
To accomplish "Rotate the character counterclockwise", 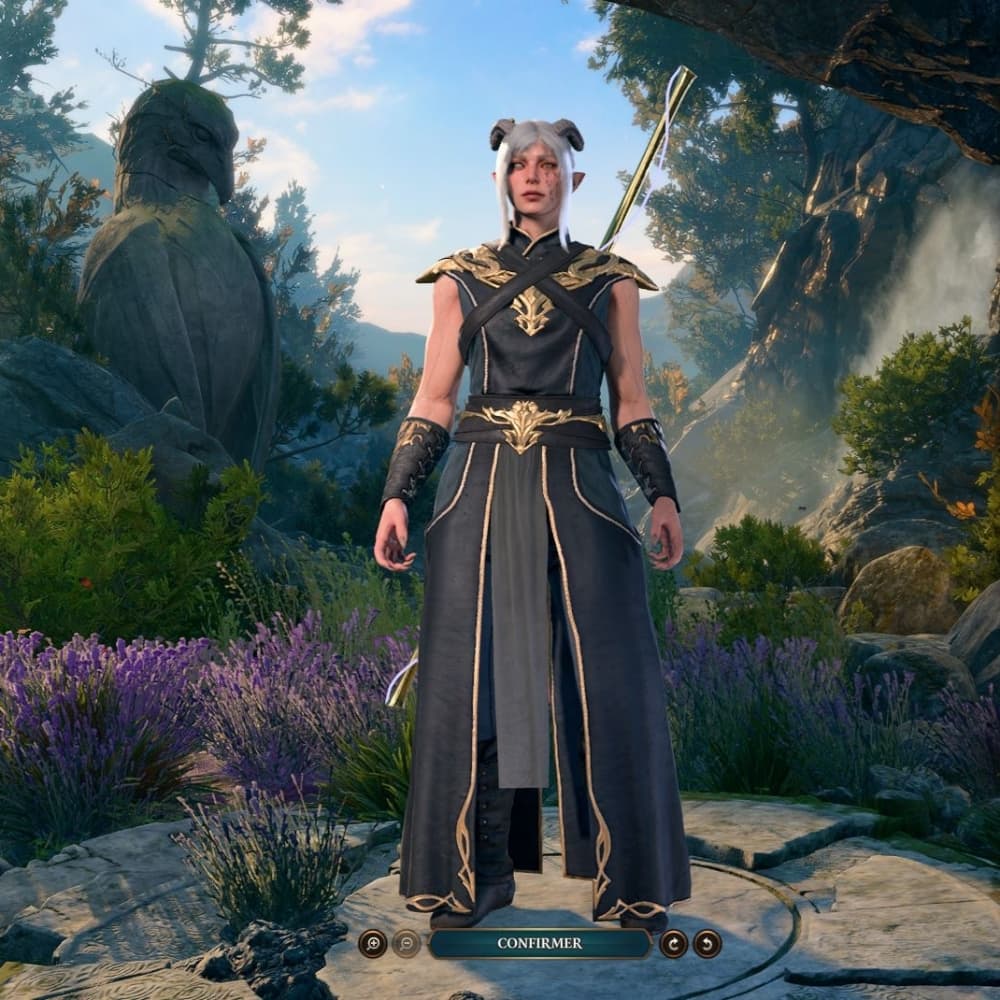I will point(707,943).
